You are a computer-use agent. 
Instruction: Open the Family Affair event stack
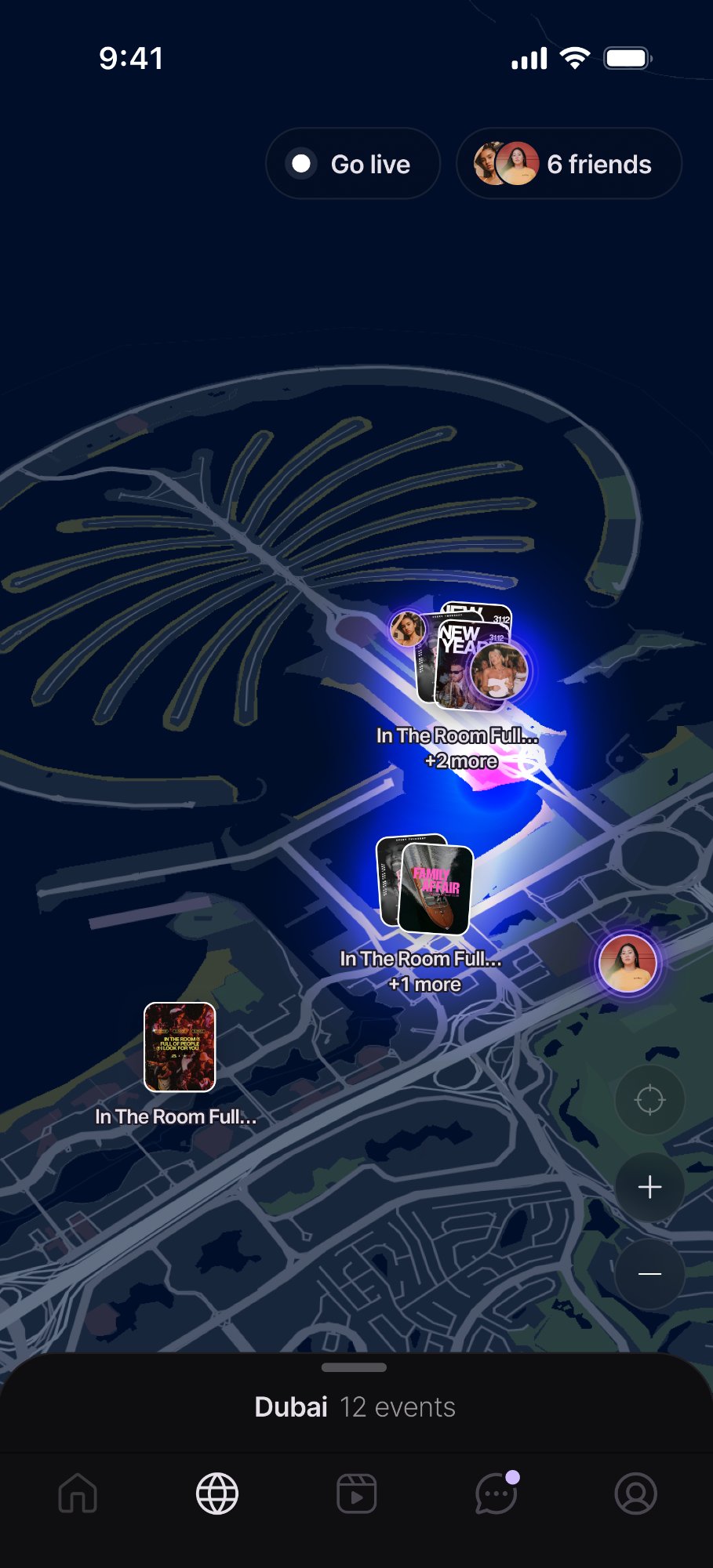[x=426, y=884]
